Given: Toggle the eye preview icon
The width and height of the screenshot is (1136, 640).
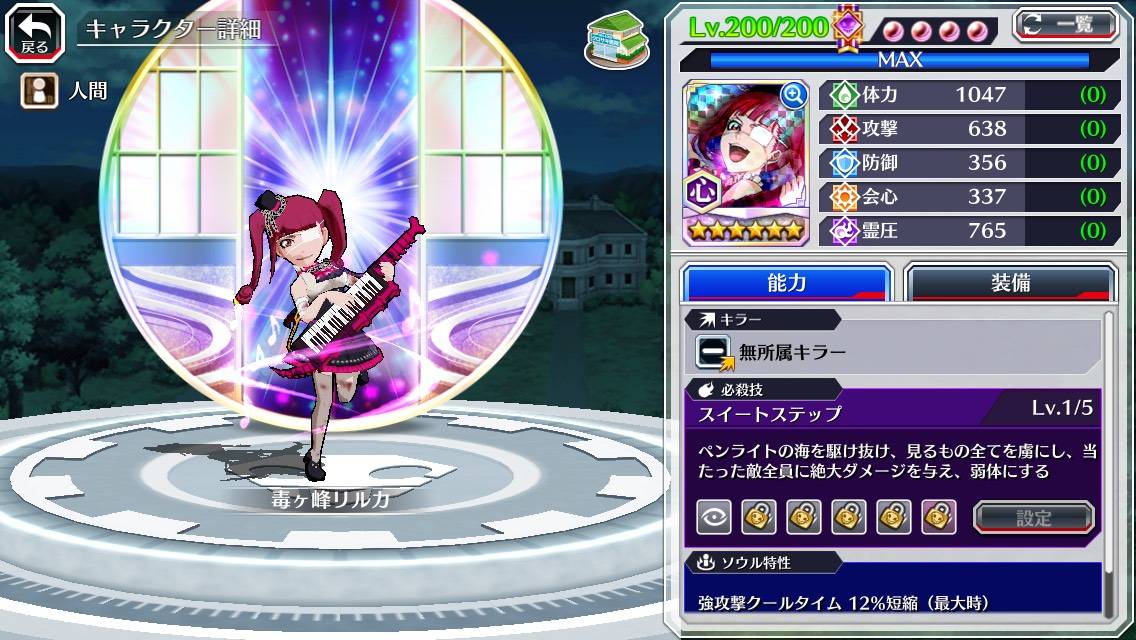Looking at the screenshot, I should click(x=713, y=517).
